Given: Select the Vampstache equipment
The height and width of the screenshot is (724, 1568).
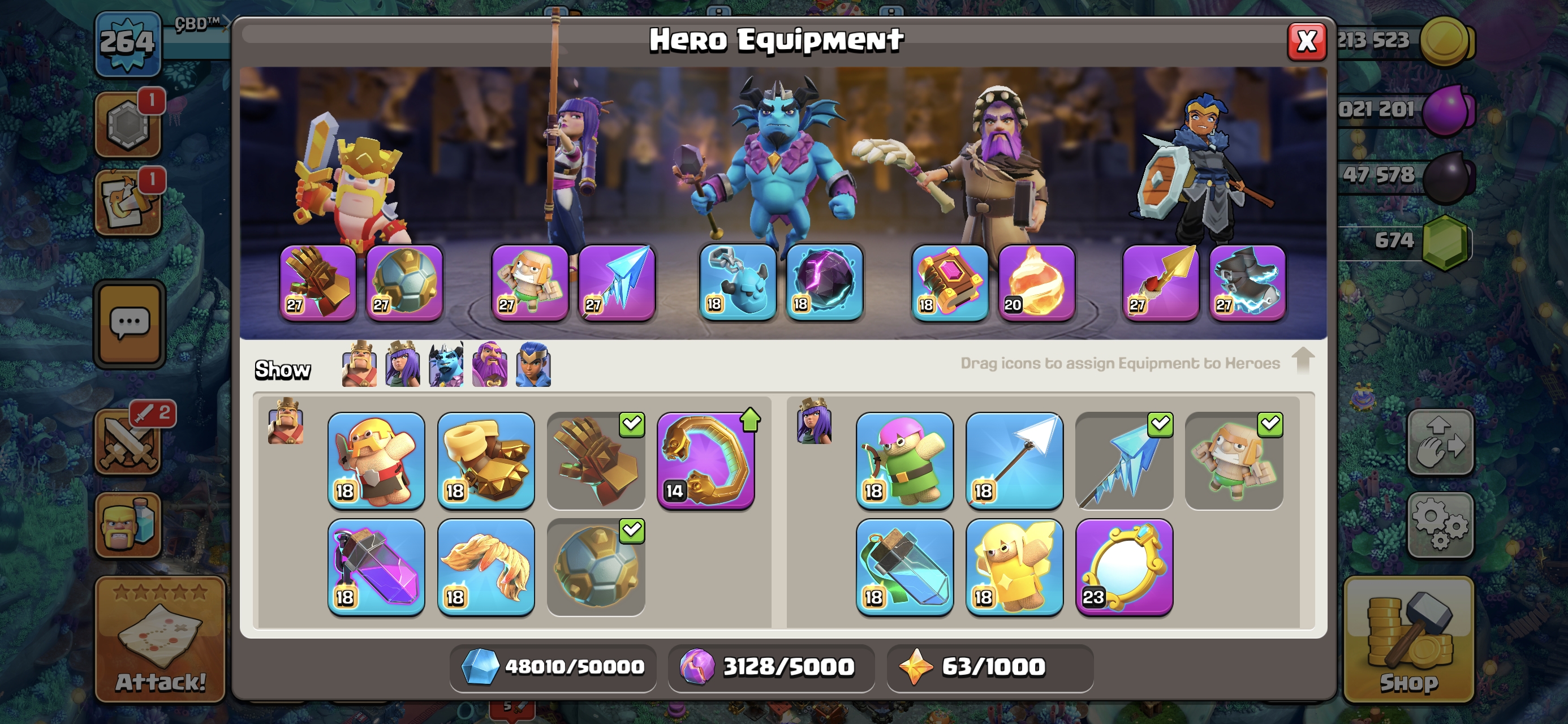Looking at the screenshot, I should tap(486, 567).
